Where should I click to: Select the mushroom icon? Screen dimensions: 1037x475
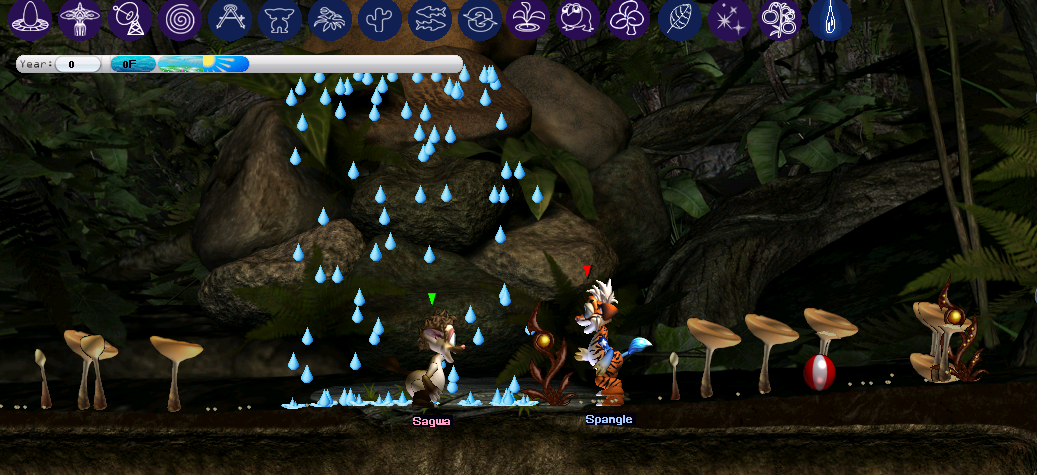(x=630, y=19)
